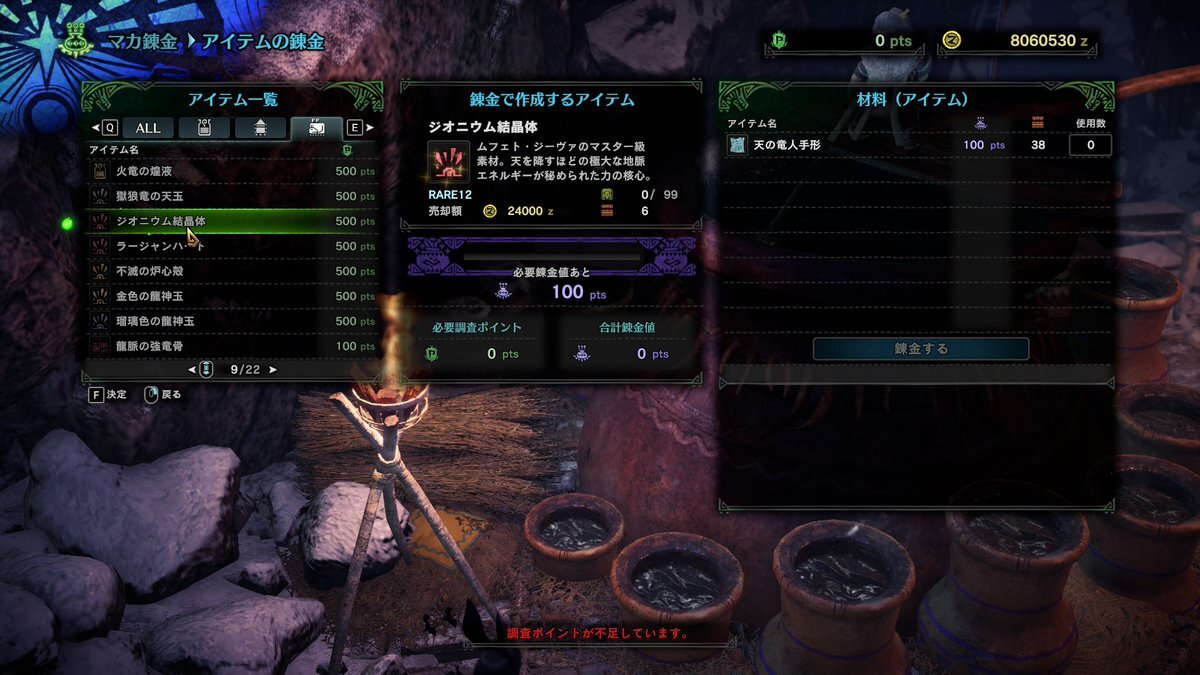Cycle to the next category with the right arrow
The height and width of the screenshot is (675, 1200).
(x=370, y=128)
